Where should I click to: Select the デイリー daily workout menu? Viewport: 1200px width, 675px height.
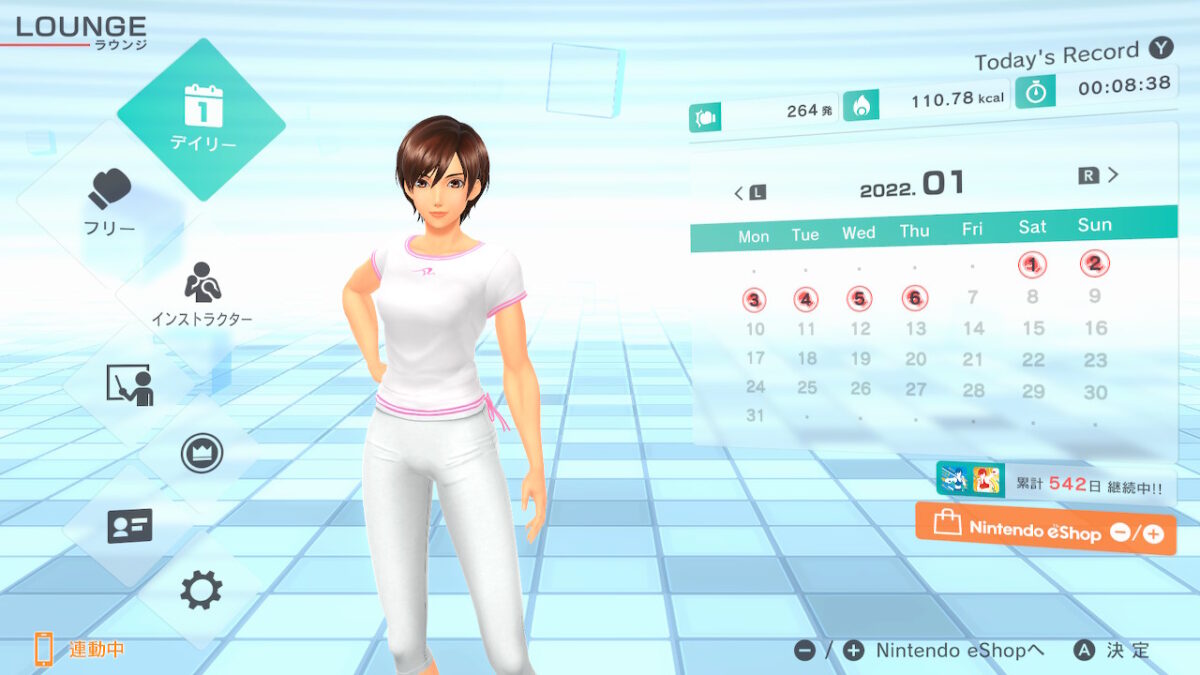coord(201,118)
